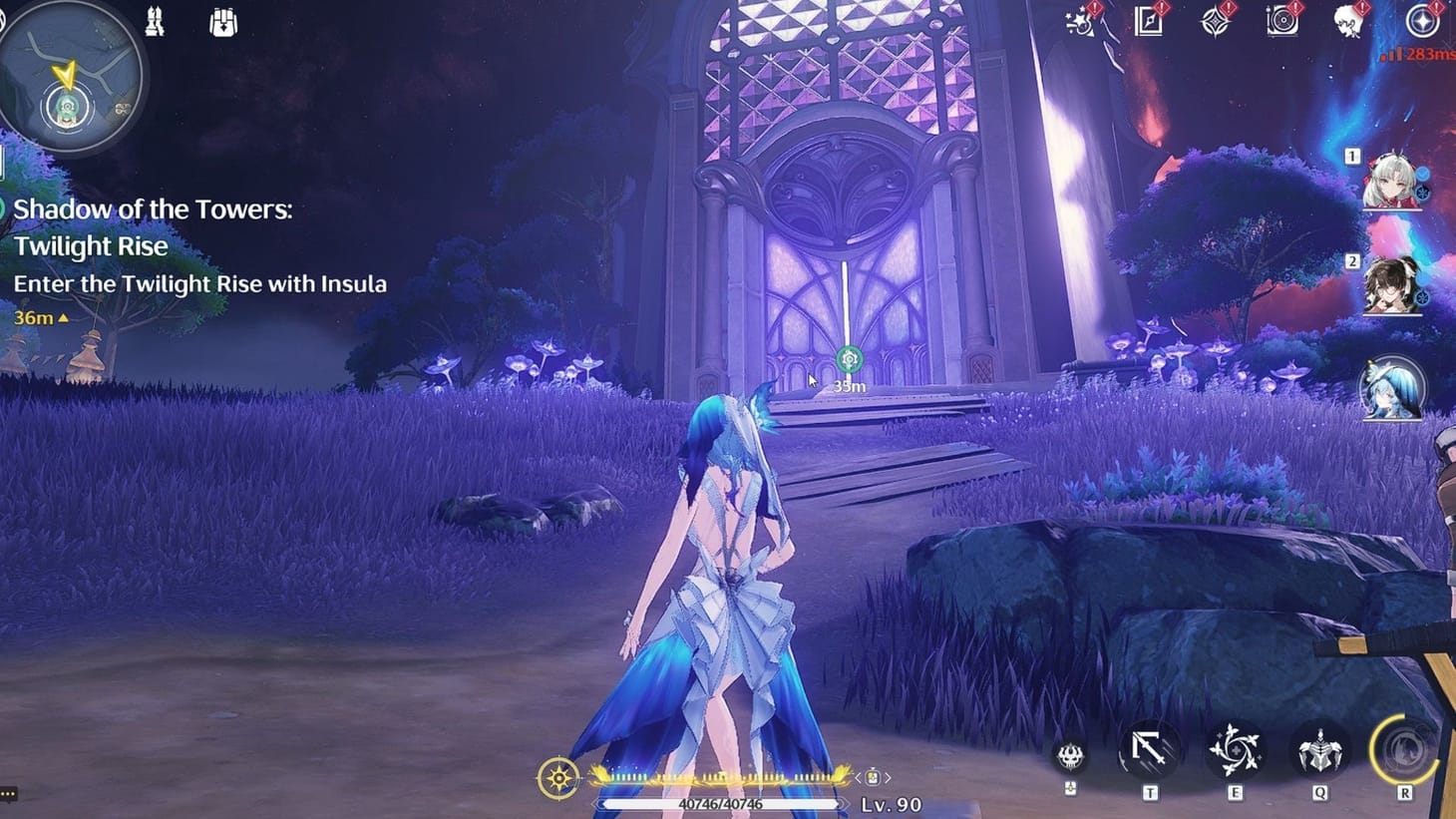The image size is (1456, 819).
Task: Open the Events panel via the starburst icon
Action: (x=1080, y=22)
